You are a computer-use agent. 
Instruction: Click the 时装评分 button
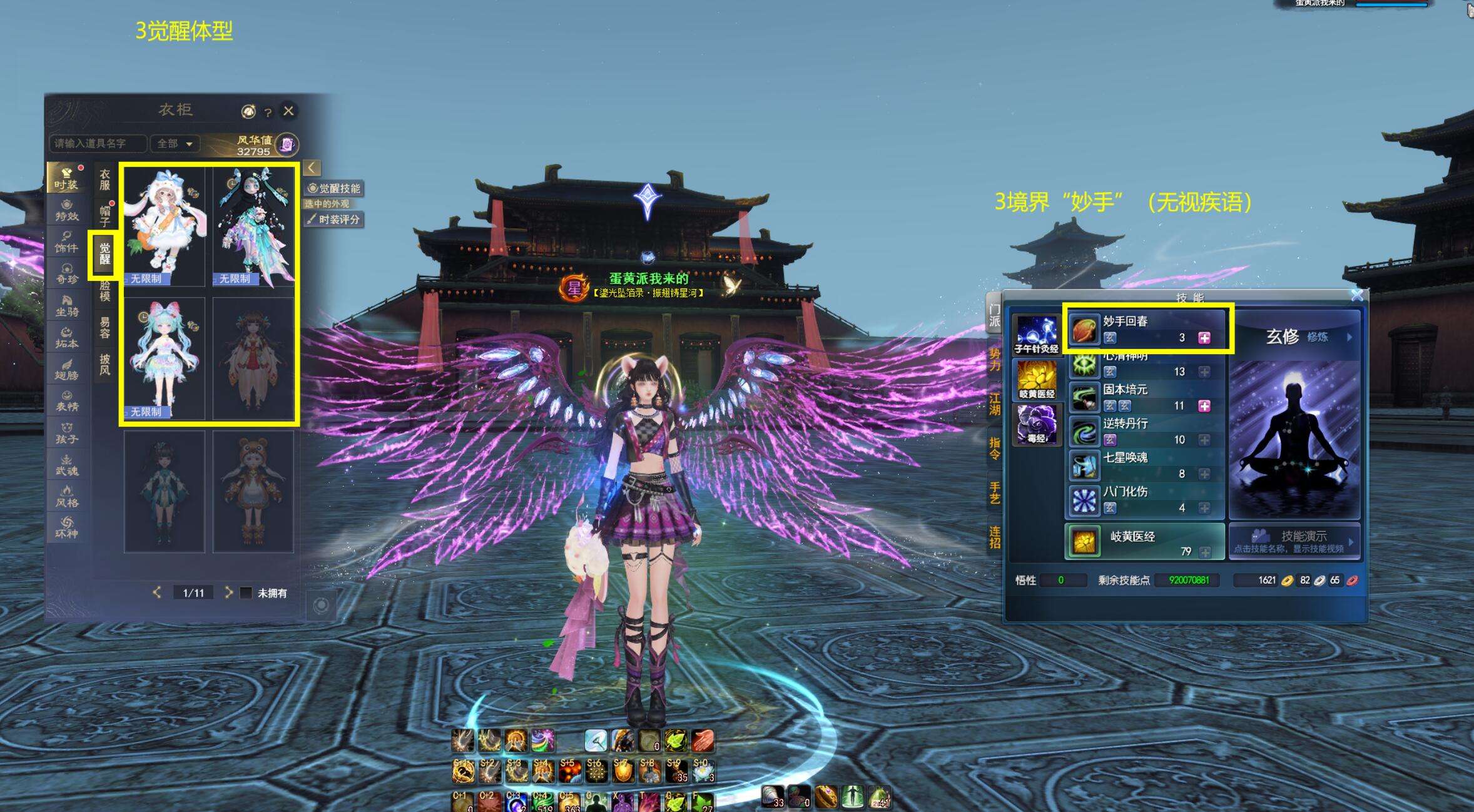[x=334, y=220]
